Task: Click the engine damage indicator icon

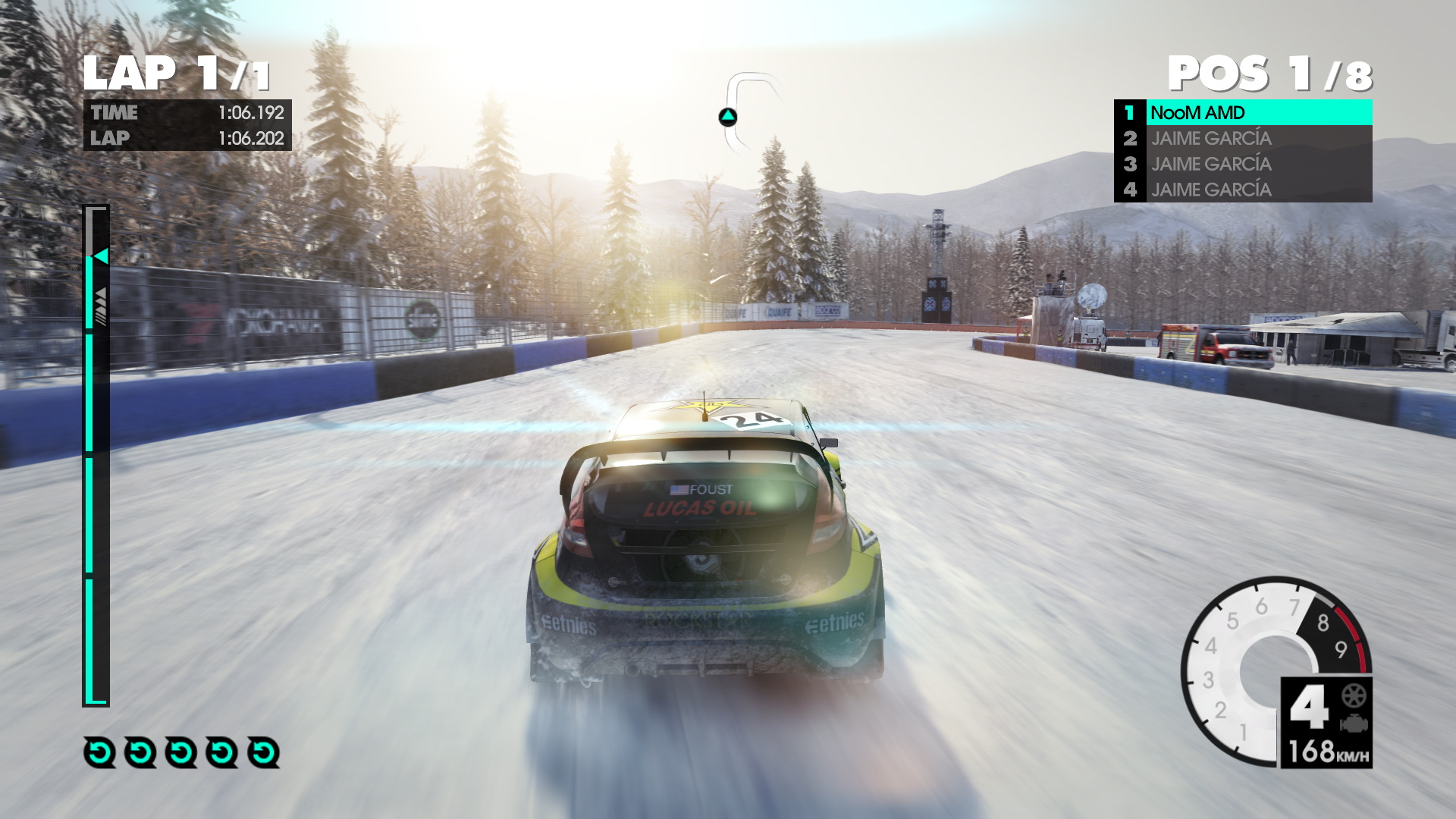Action: pyautogui.click(x=1354, y=723)
